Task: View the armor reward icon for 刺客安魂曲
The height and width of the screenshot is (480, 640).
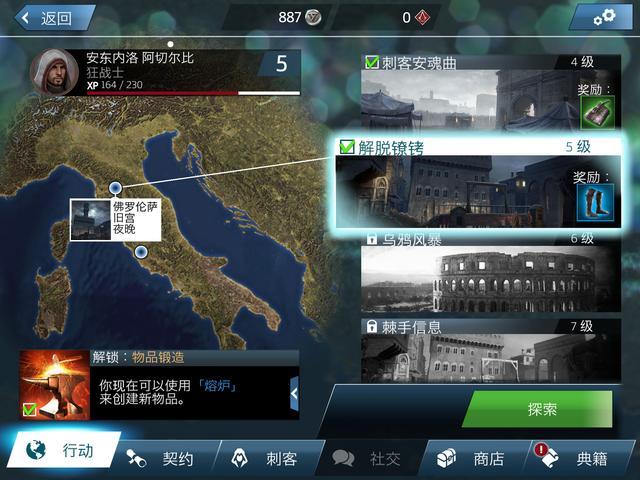Action: (595, 112)
